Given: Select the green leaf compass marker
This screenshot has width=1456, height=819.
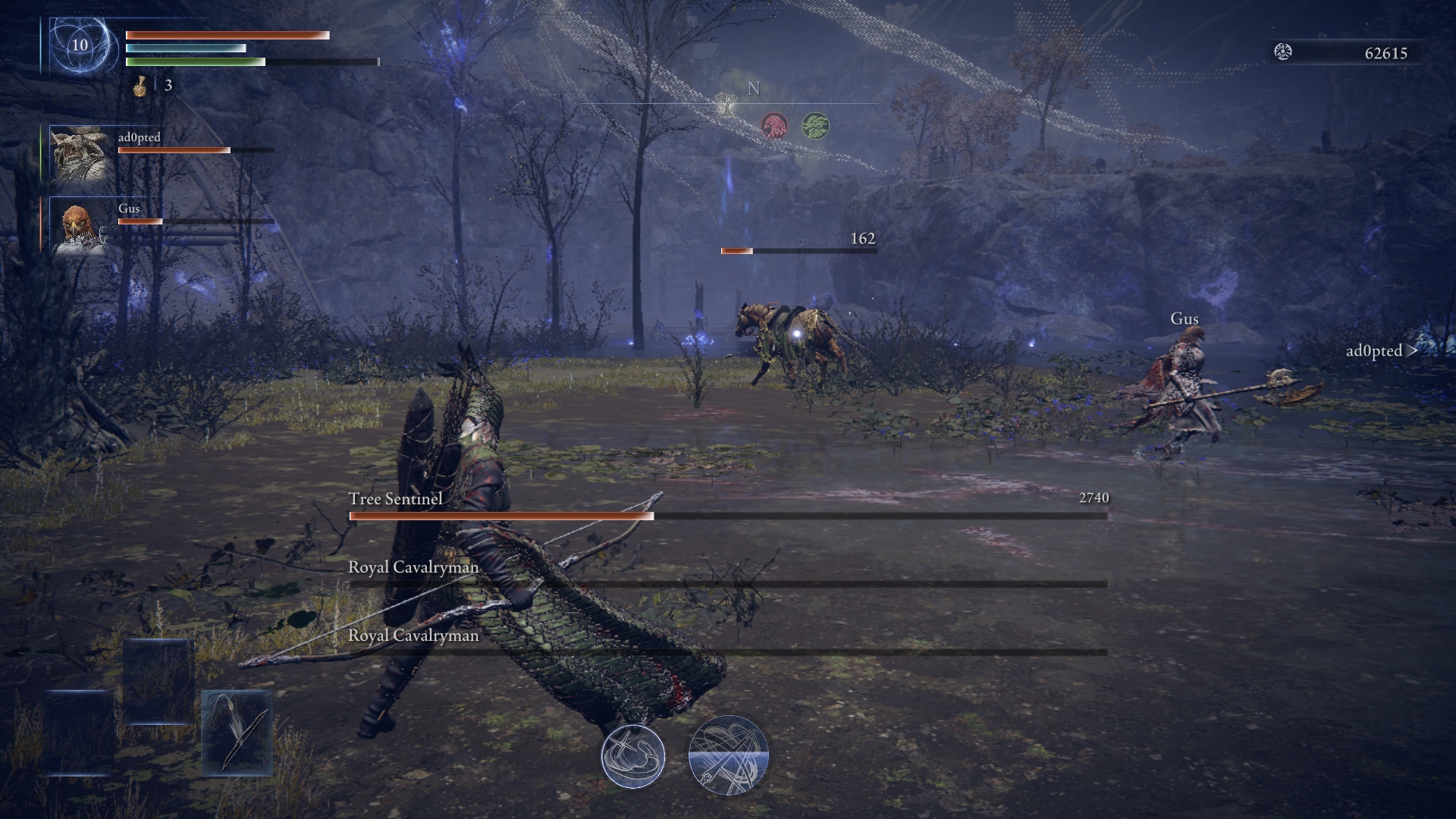Looking at the screenshot, I should click(x=815, y=125).
